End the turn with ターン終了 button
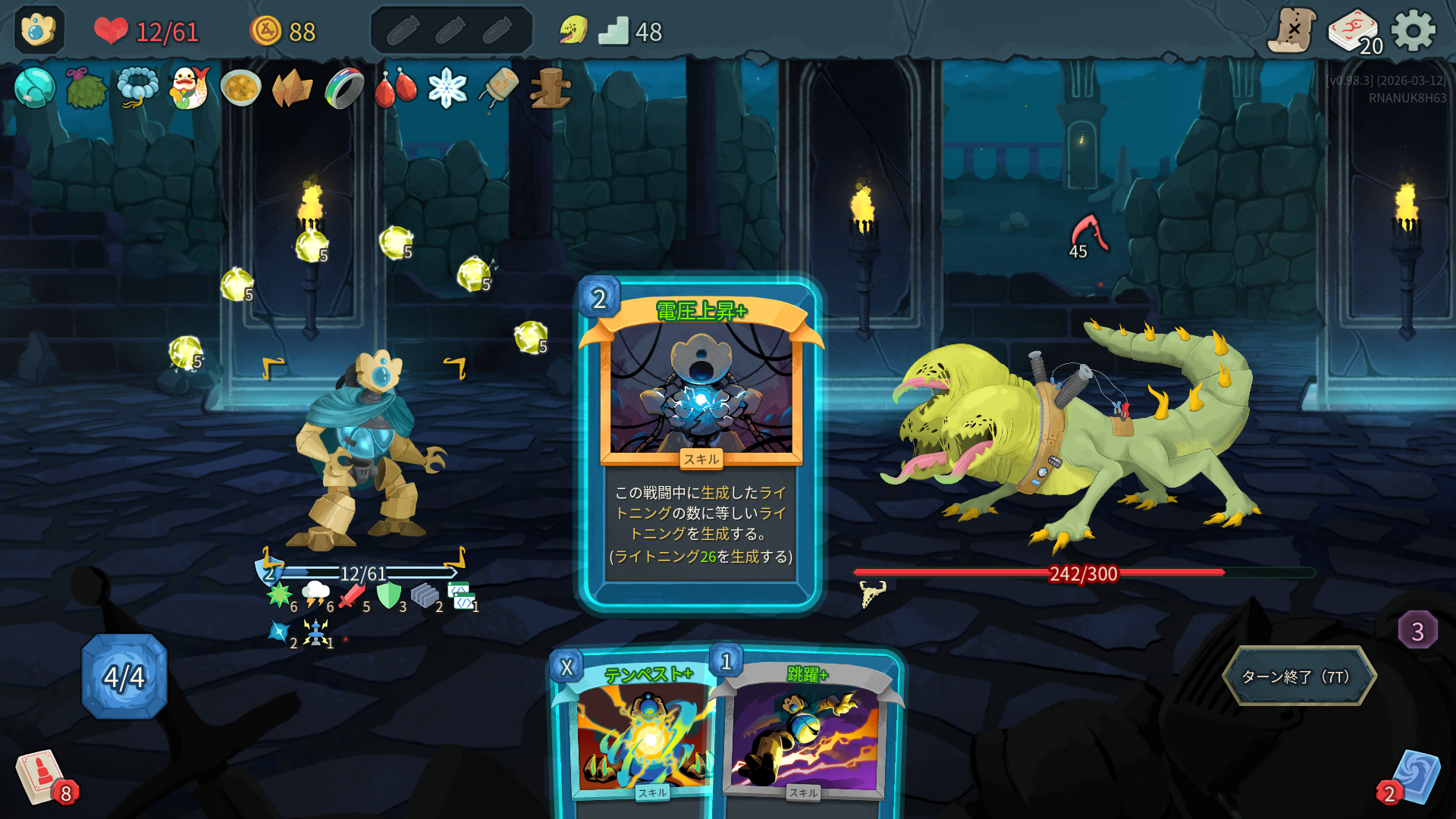 [x=1298, y=676]
